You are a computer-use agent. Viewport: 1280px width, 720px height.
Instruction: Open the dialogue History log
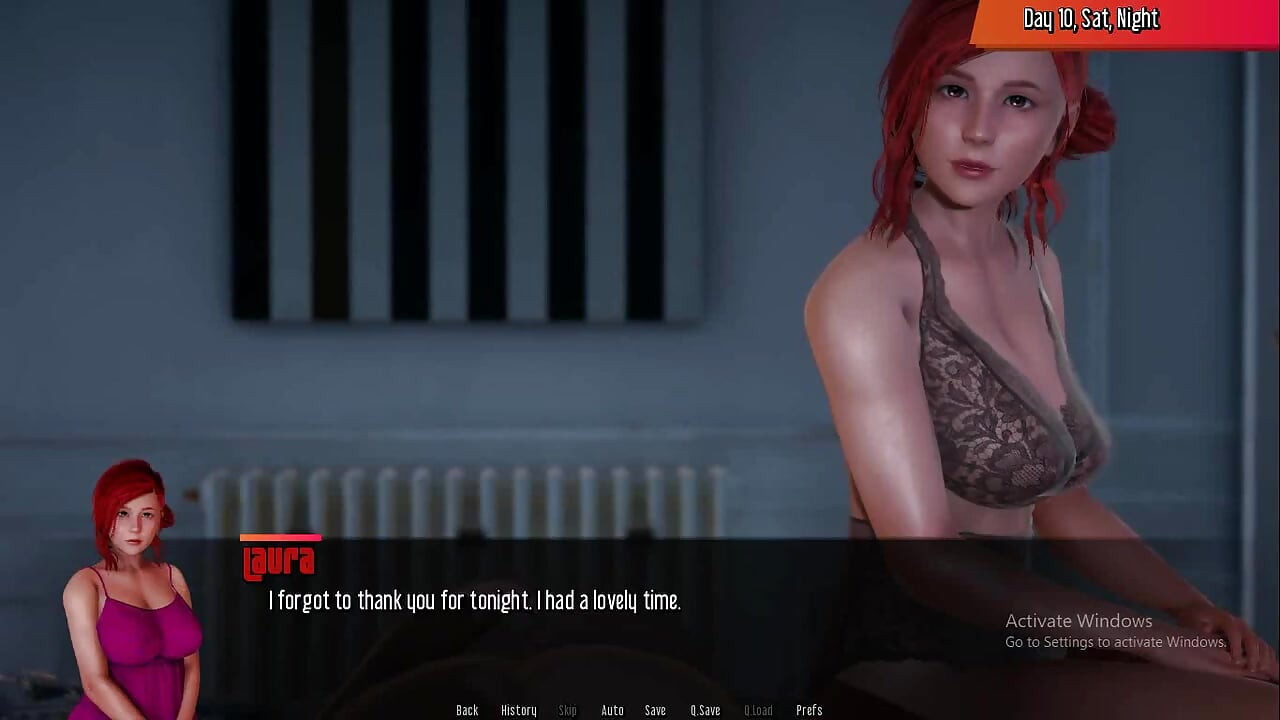pyautogui.click(x=518, y=710)
